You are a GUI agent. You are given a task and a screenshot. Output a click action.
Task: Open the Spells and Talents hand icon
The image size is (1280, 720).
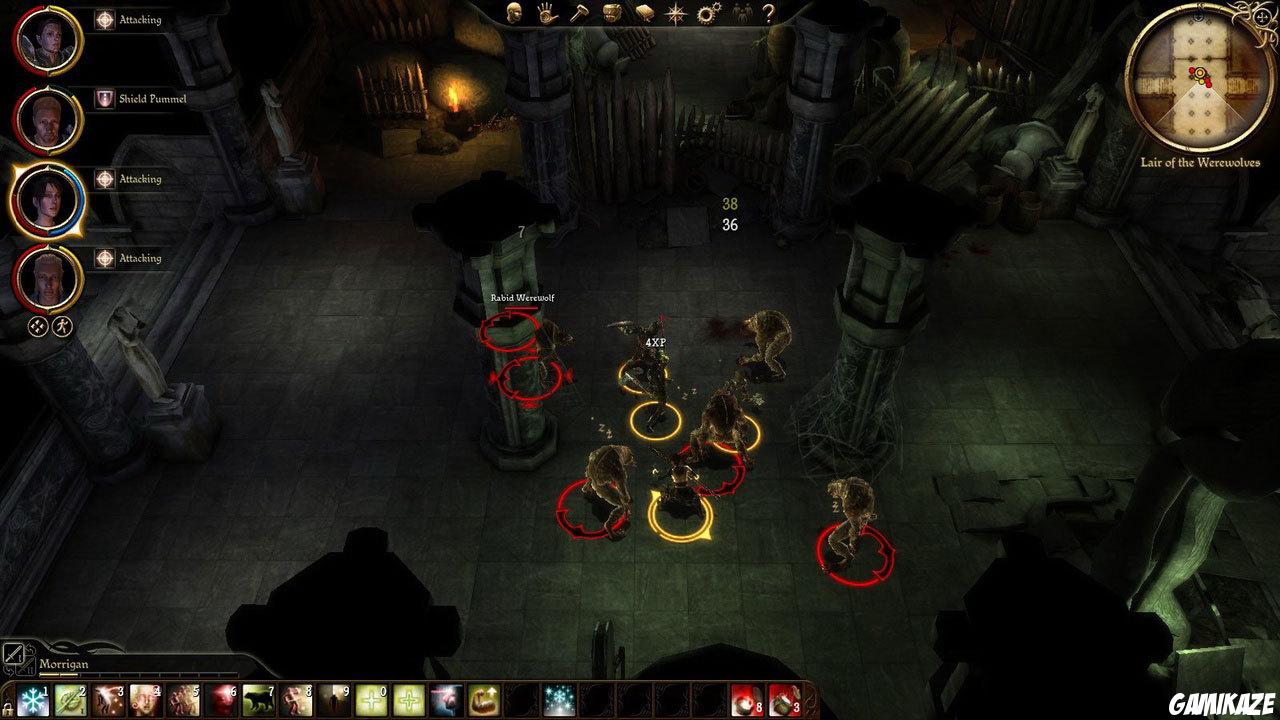546,15
